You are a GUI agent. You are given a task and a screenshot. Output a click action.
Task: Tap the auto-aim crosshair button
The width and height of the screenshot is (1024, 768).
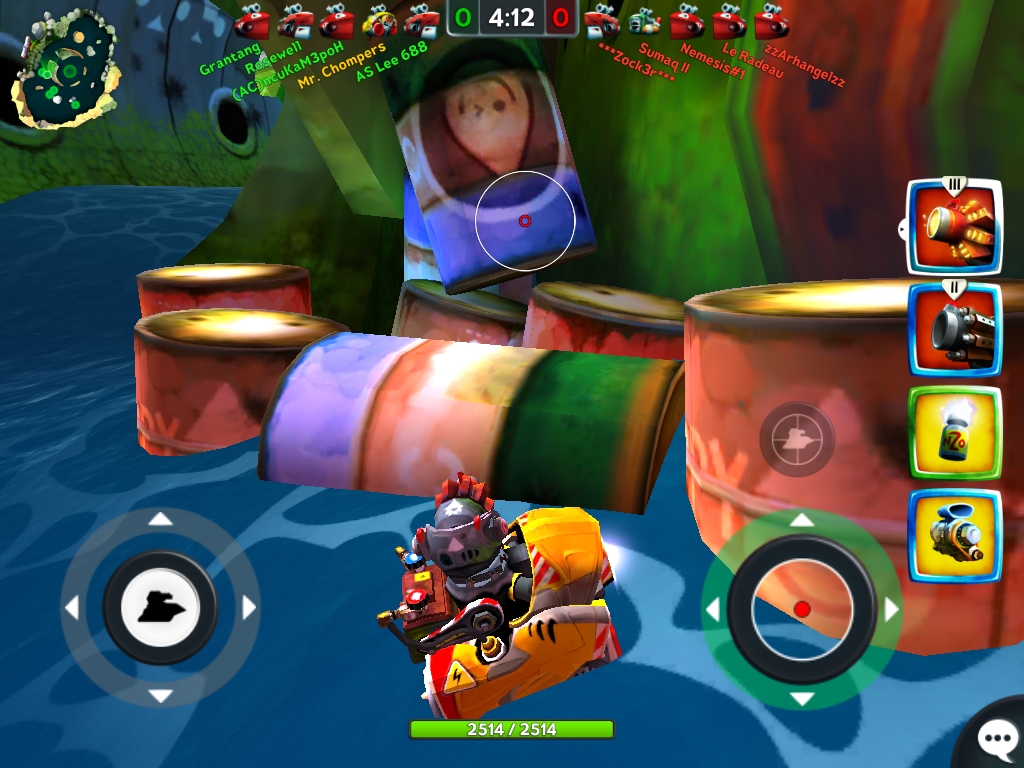[797, 439]
